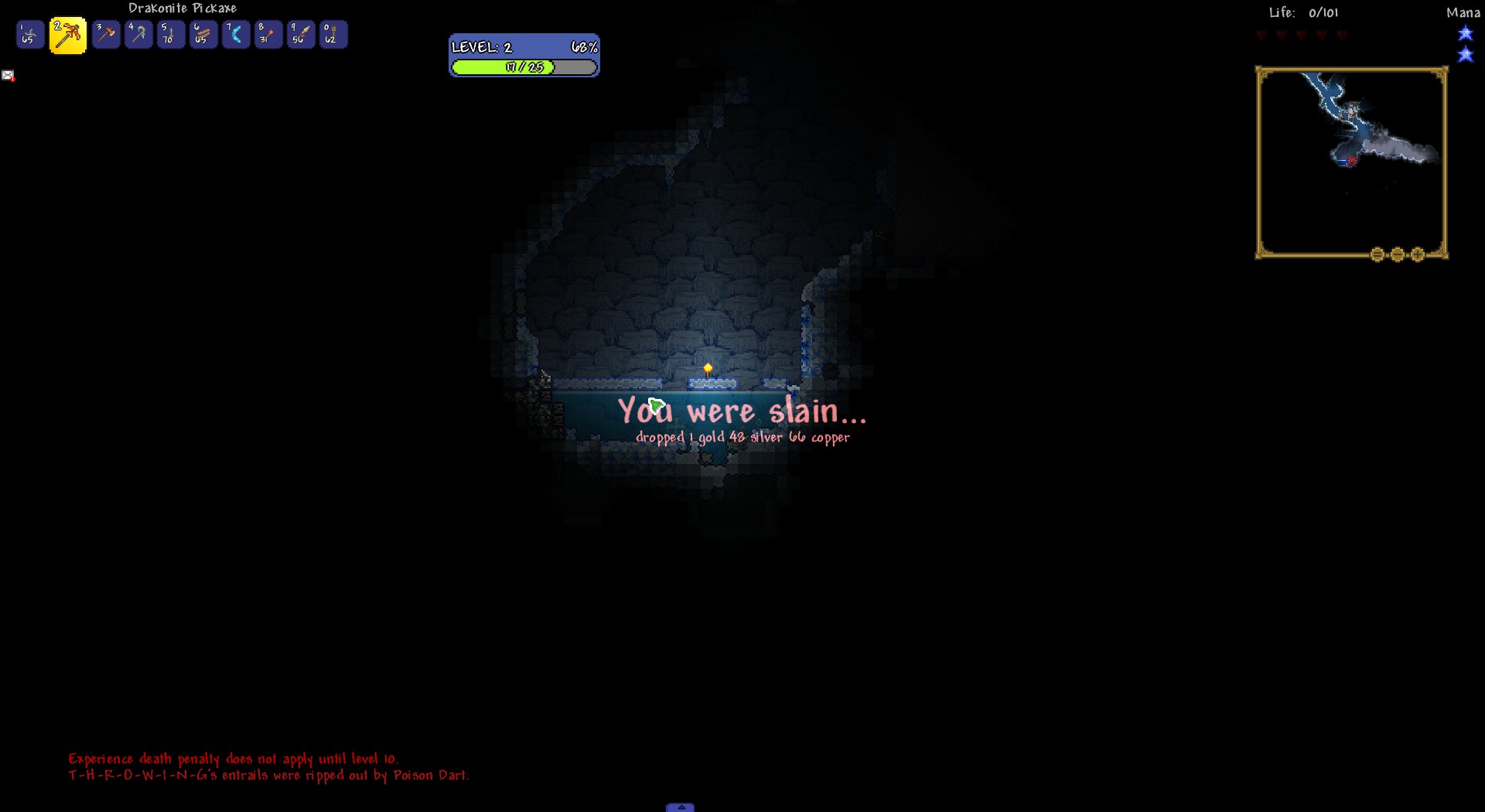
Task: Select the flaming arrows in slot 9
Action: [x=301, y=34]
